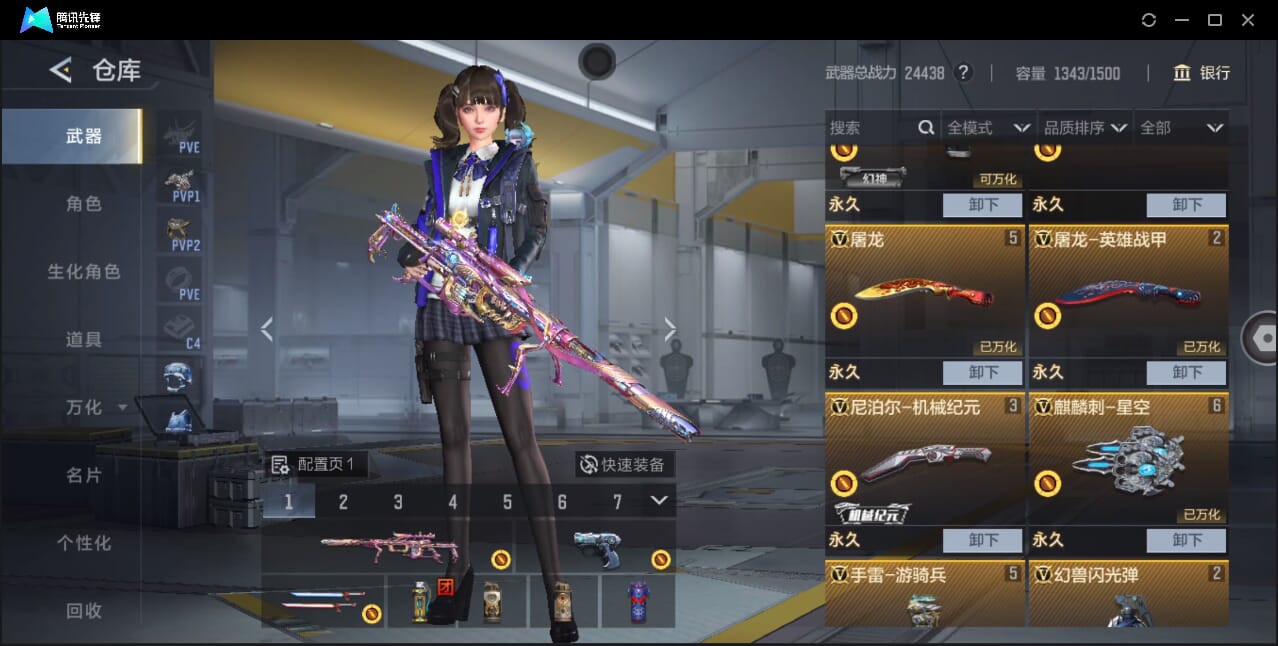Image resolution: width=1278 pixels, height=646 pixels.
Task: Switch to loadout page 3
Action: (x=398, y=502)
